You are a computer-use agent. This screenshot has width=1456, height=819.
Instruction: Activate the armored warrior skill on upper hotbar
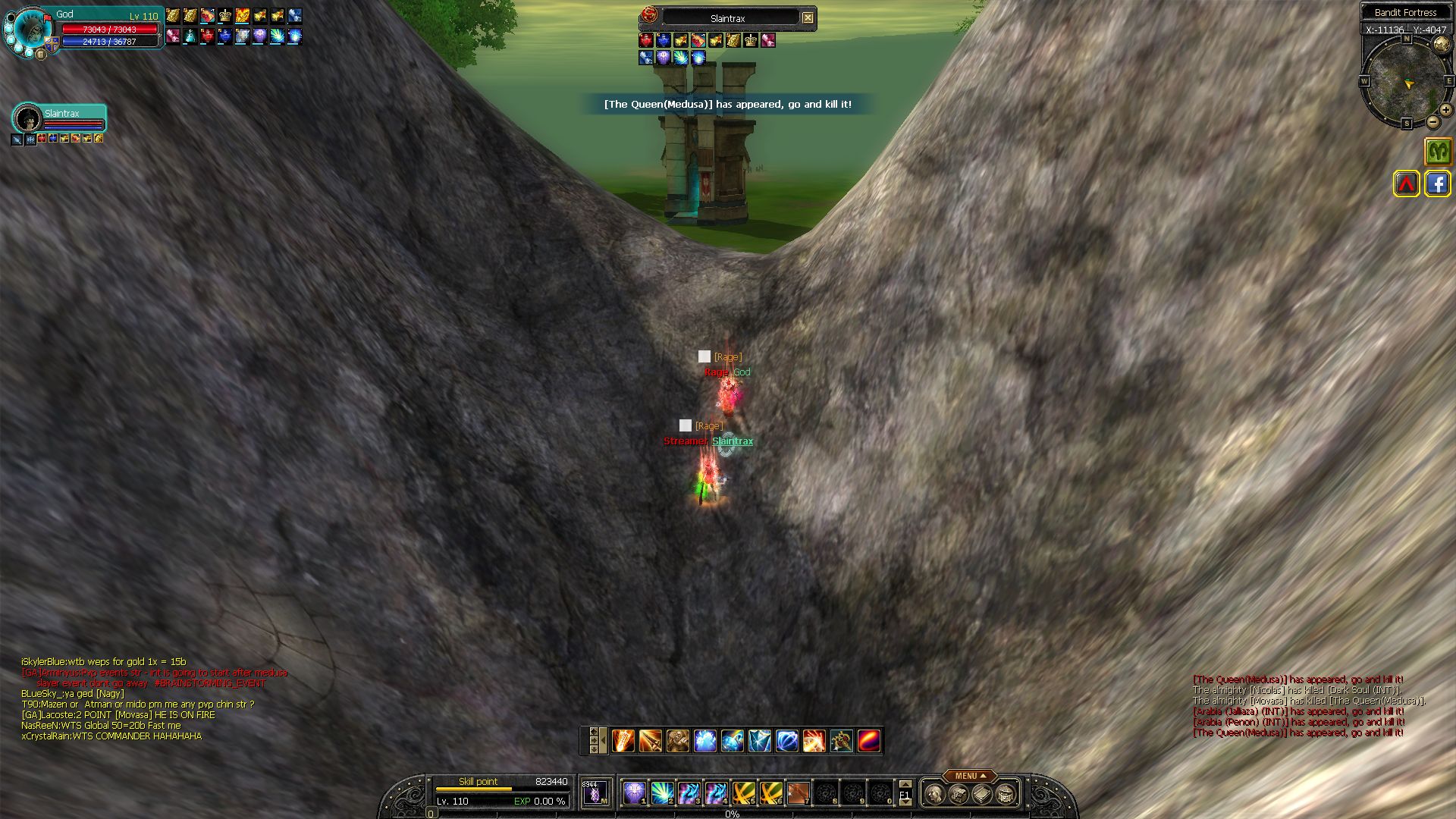[678, 741]
